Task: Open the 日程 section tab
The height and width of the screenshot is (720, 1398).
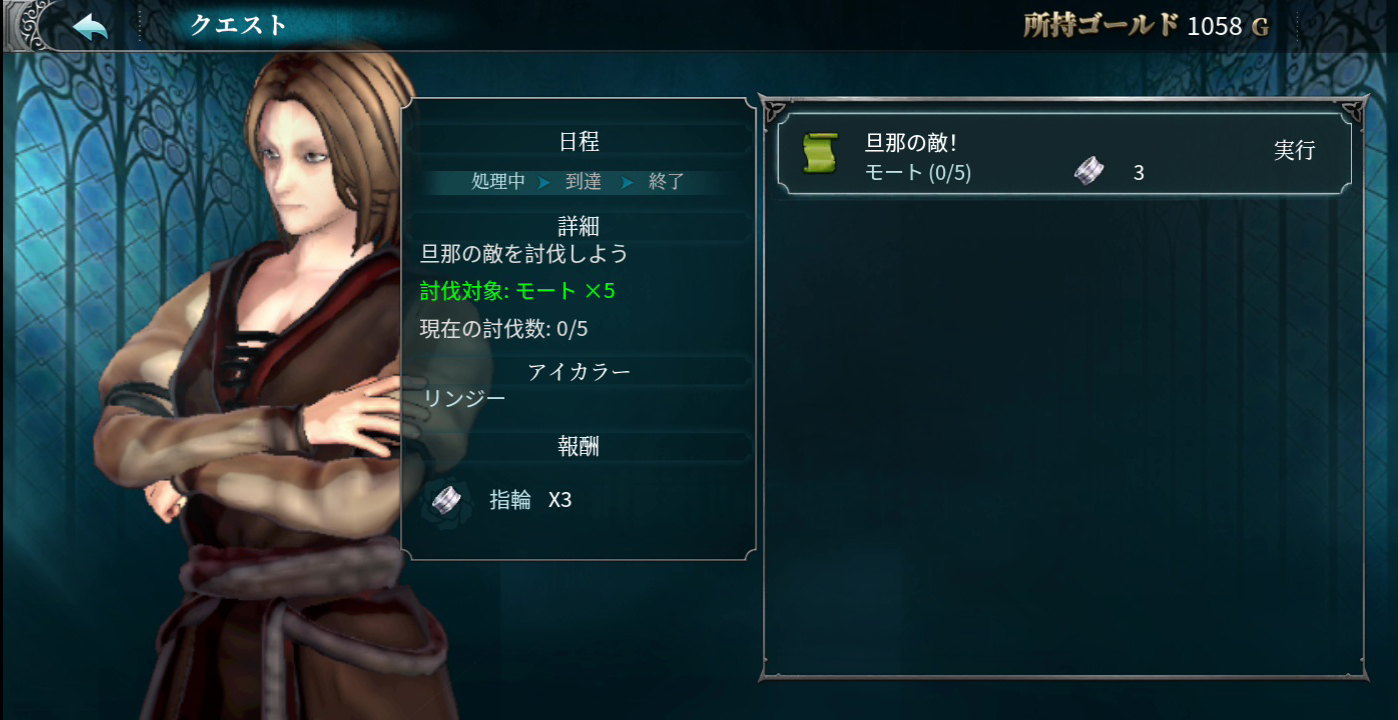Action: click(578, 141)
